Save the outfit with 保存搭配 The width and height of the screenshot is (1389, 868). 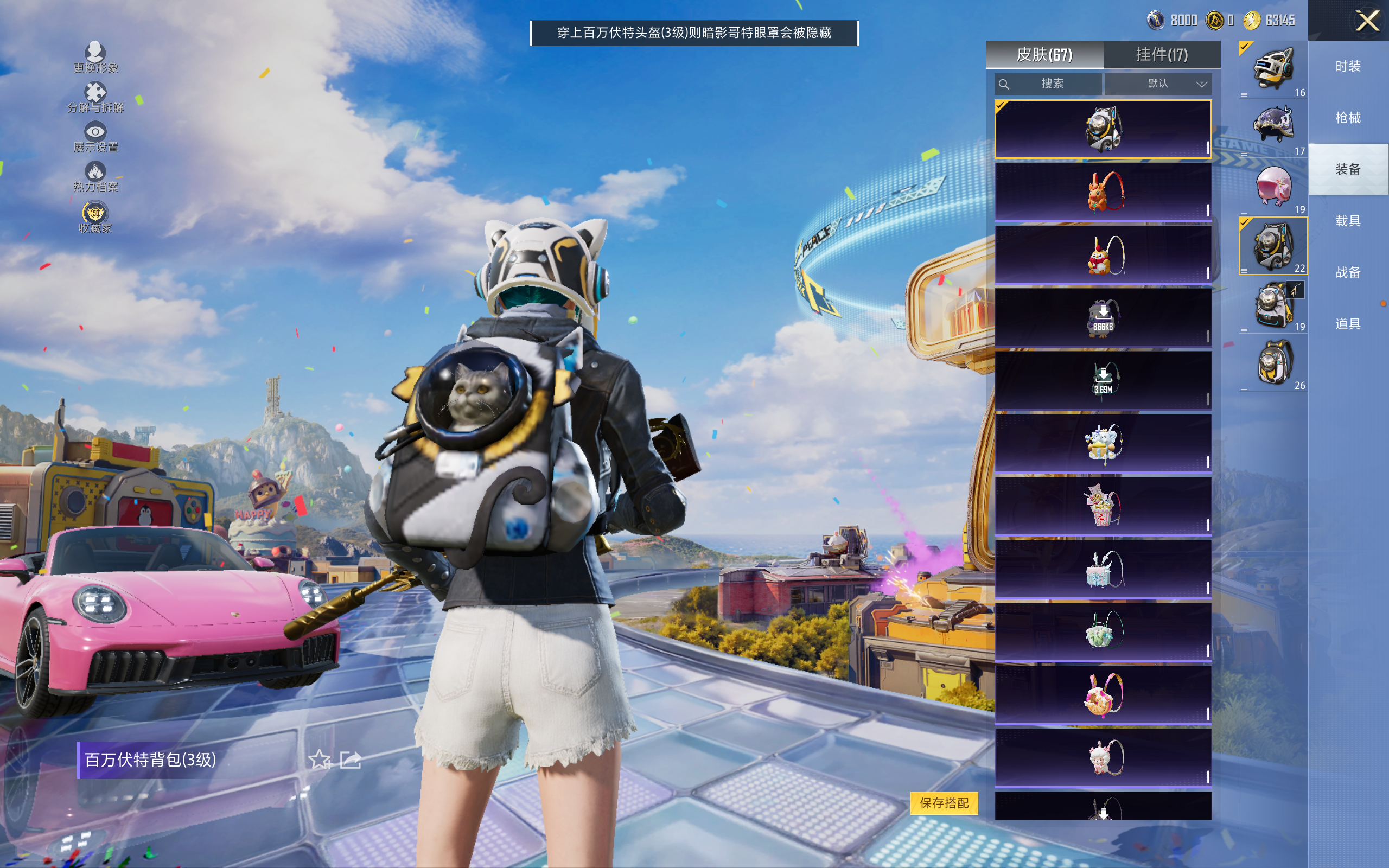[944, 802]
